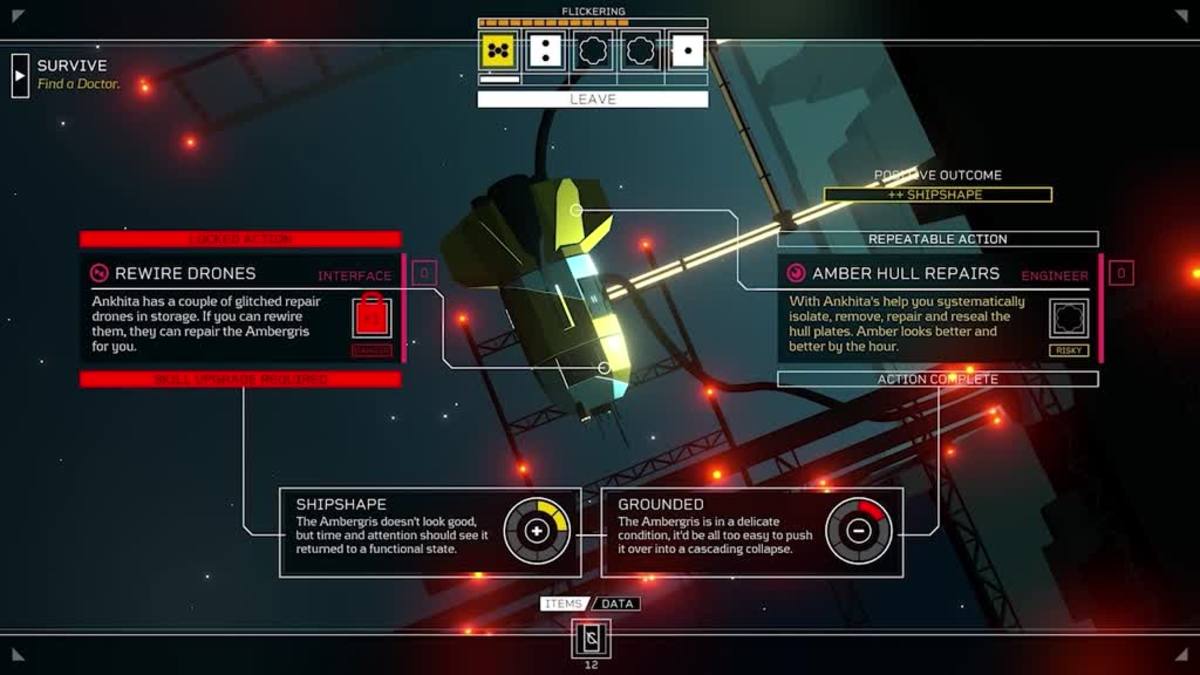Inspect the Grounded clock panel
The width and height of the screenshot is (1200, 675).
tap(752, 532)
